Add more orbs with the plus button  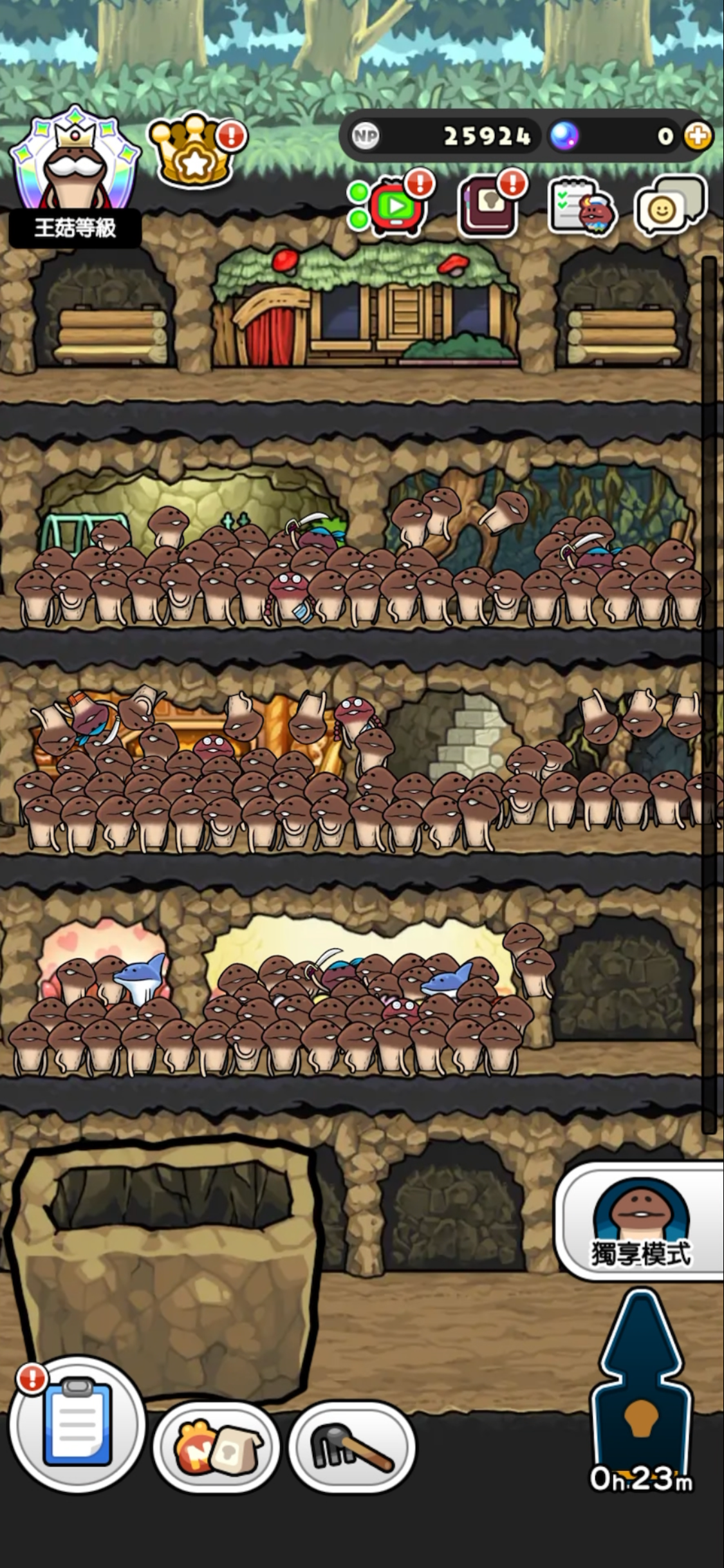pyautogui.click(x=698, y=136)
